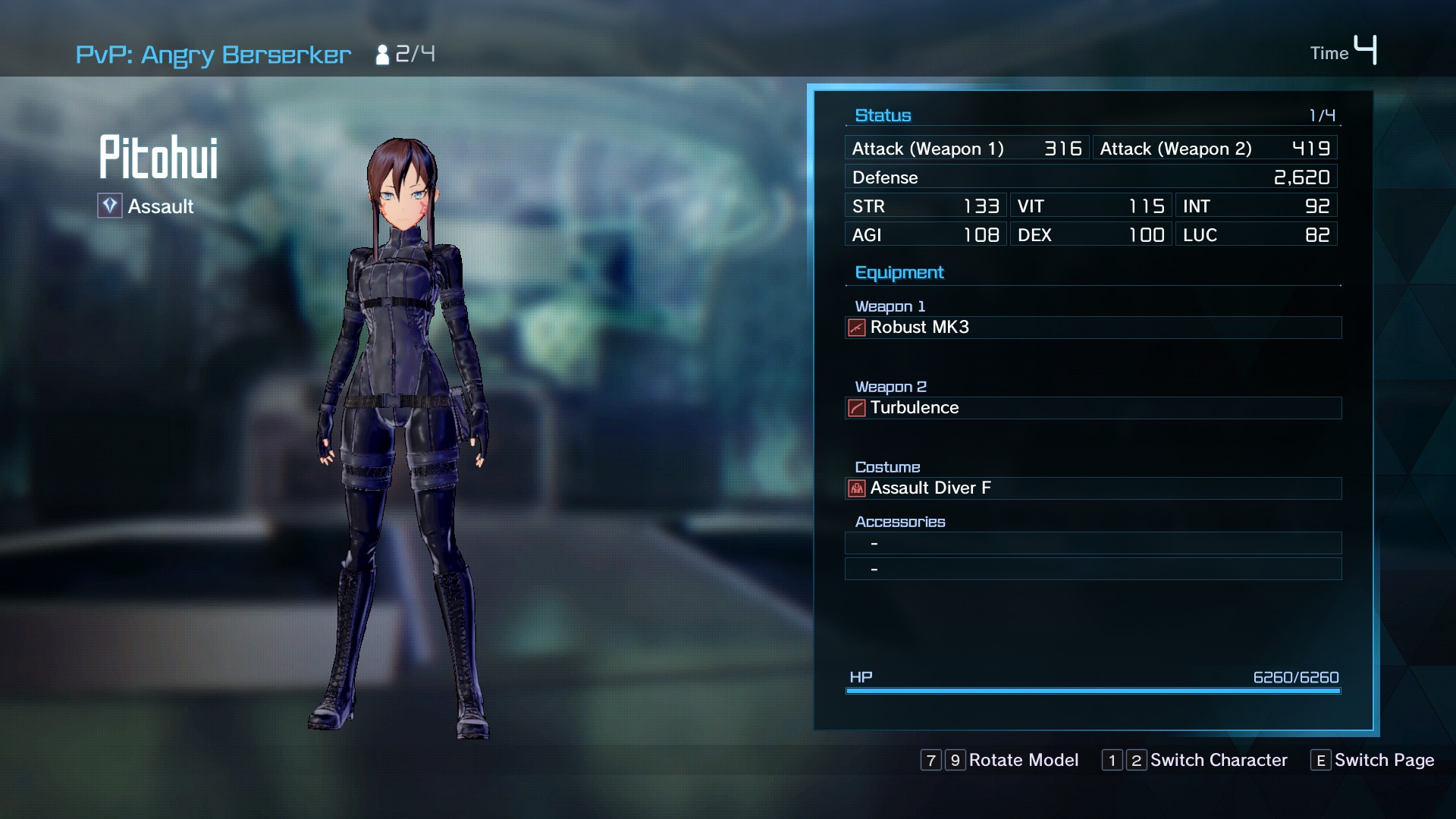Click the 1 key icon to switch character

[1112, 760]
